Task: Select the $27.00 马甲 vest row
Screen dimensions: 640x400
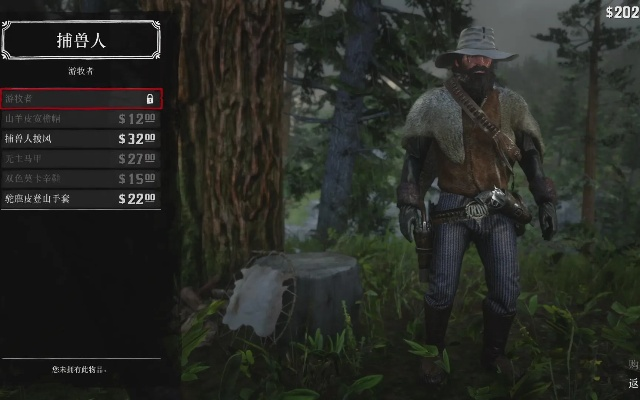Action: coord(81,159)
